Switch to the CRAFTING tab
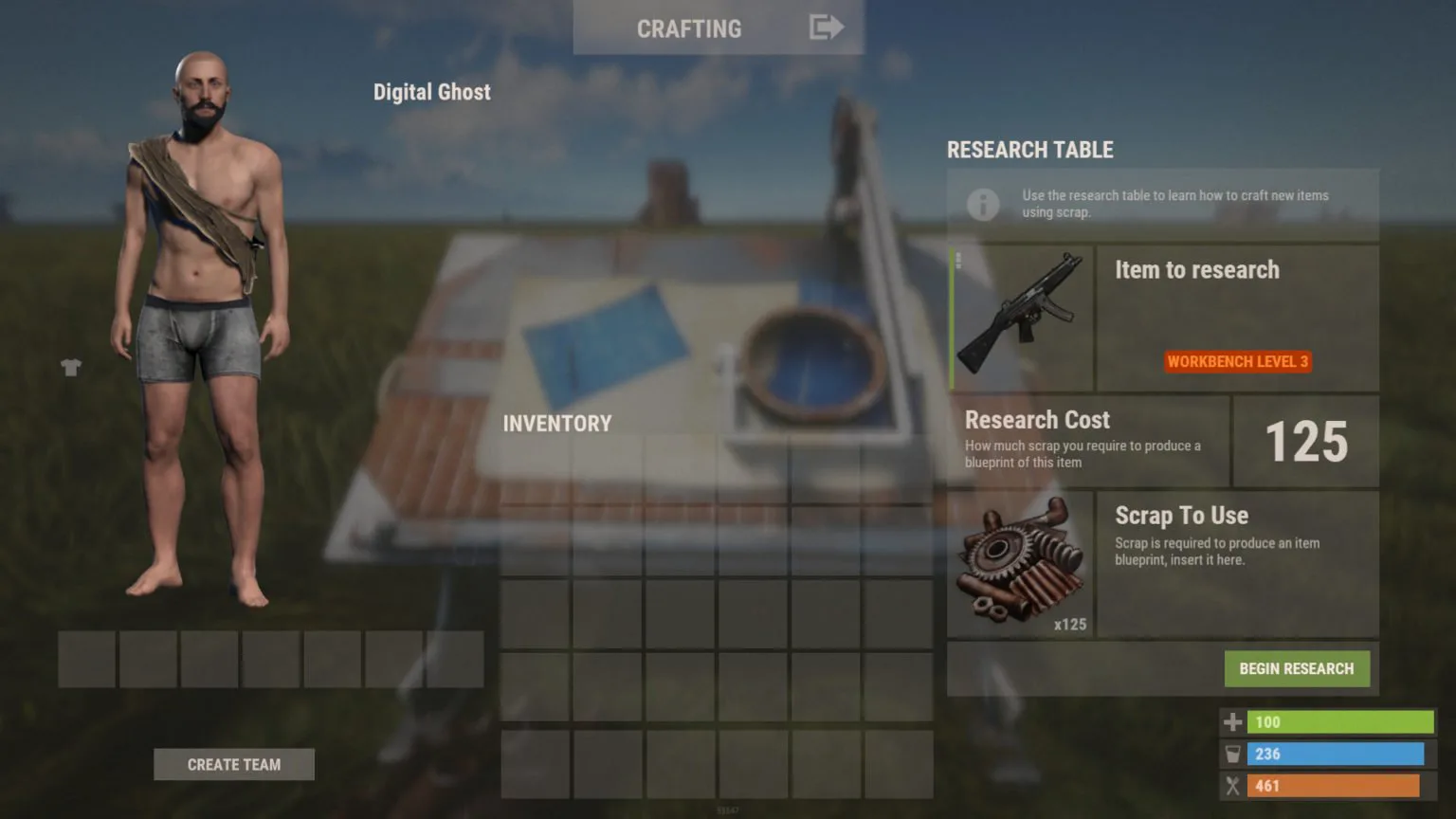Screen dimensions: 1456x819 click(689, 27)
